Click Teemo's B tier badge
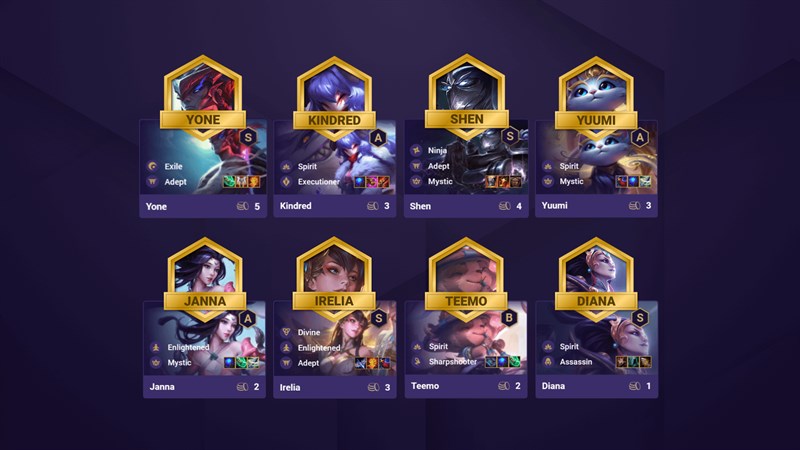The width and height of the screenshot is (800, 450). click(x=509, y=317)
